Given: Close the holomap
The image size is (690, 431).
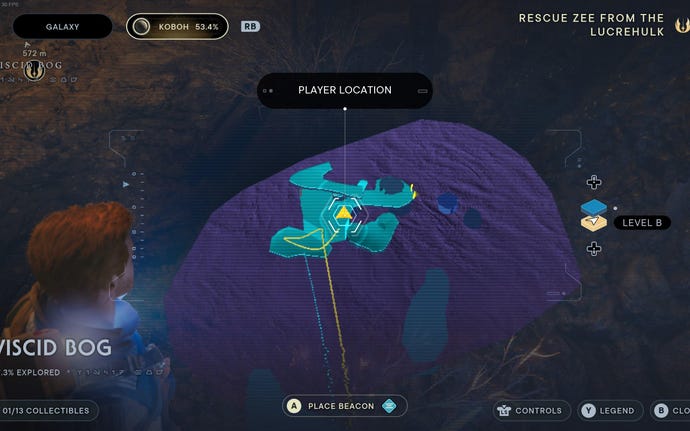Looking at the screenshot, I should coord(670,410).
